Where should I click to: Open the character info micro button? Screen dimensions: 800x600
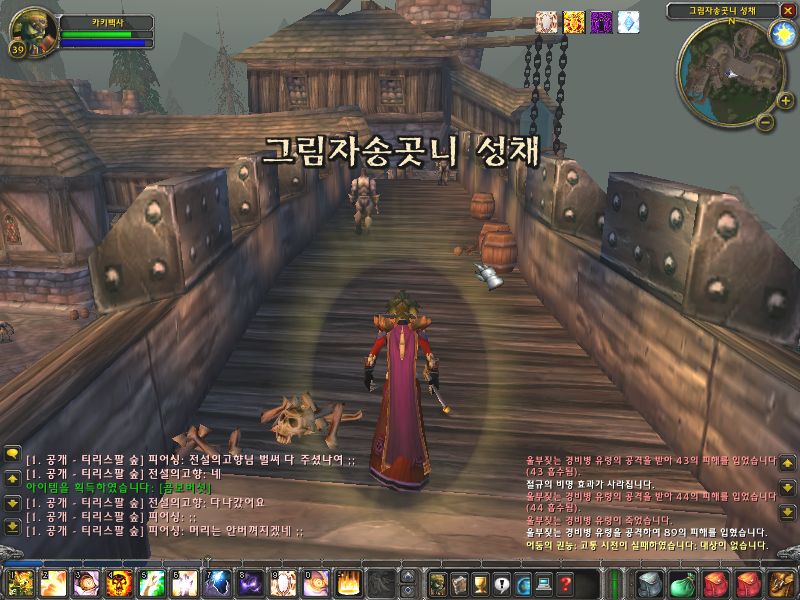pyautogui.click(x=437, y=583)
